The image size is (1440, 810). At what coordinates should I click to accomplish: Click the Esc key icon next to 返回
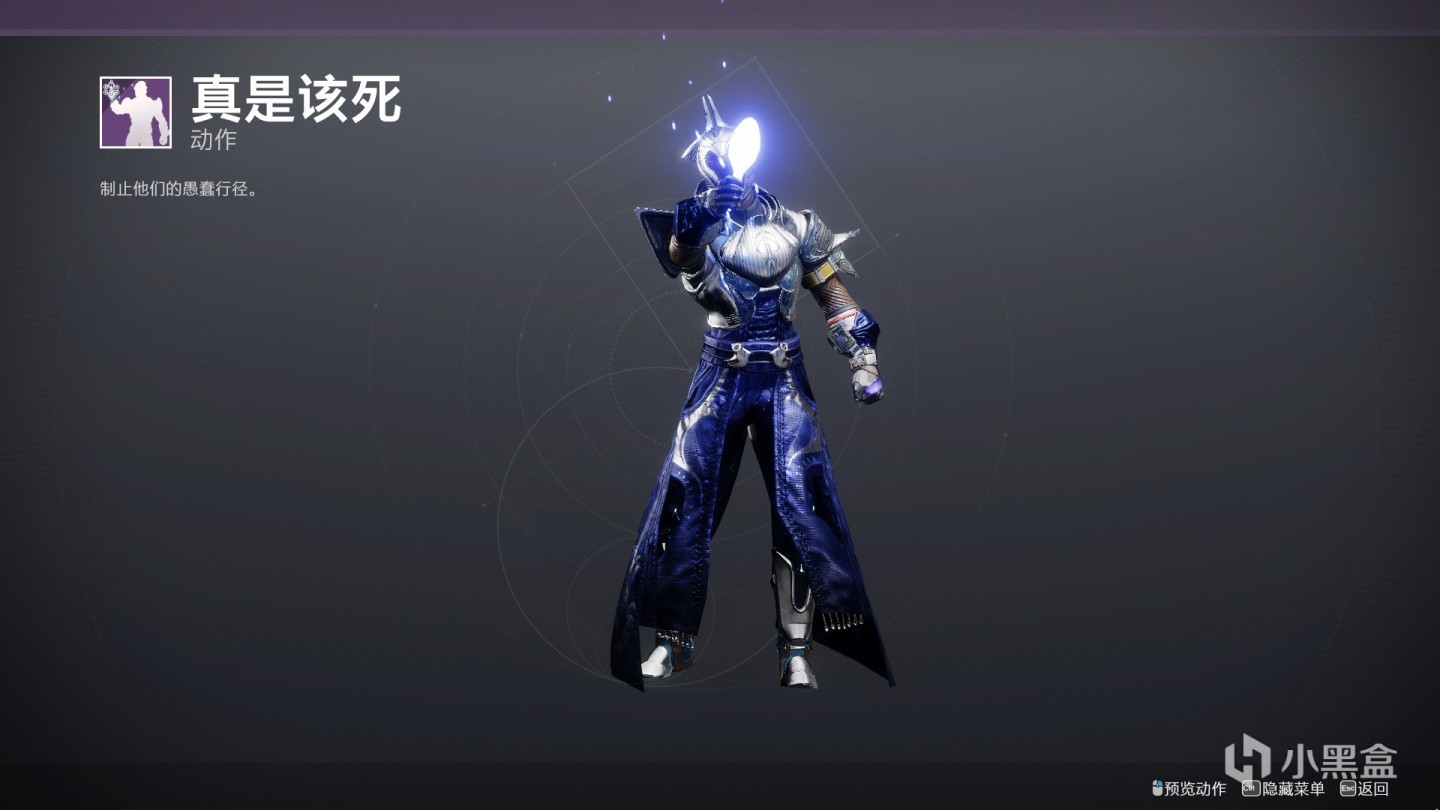(1348, 789)
